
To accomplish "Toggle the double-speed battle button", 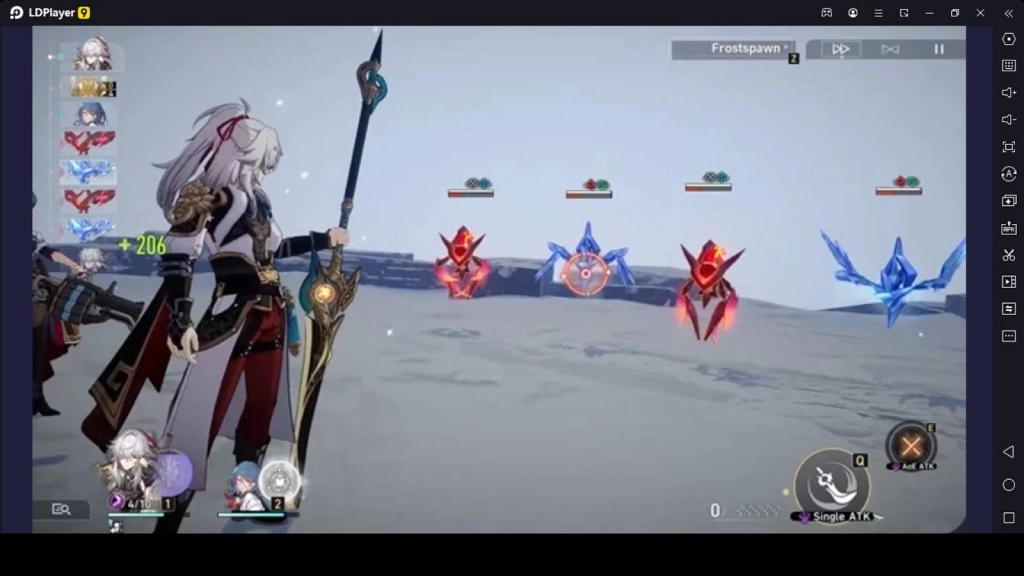I will point(840,49).
